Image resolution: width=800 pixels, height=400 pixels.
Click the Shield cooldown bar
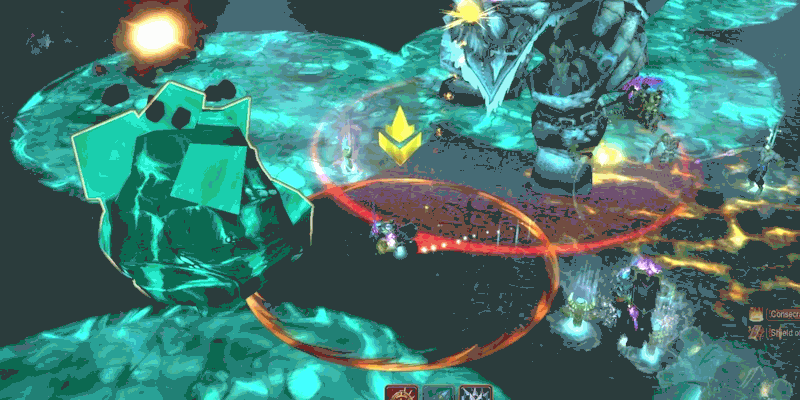[x=780, y=333]
